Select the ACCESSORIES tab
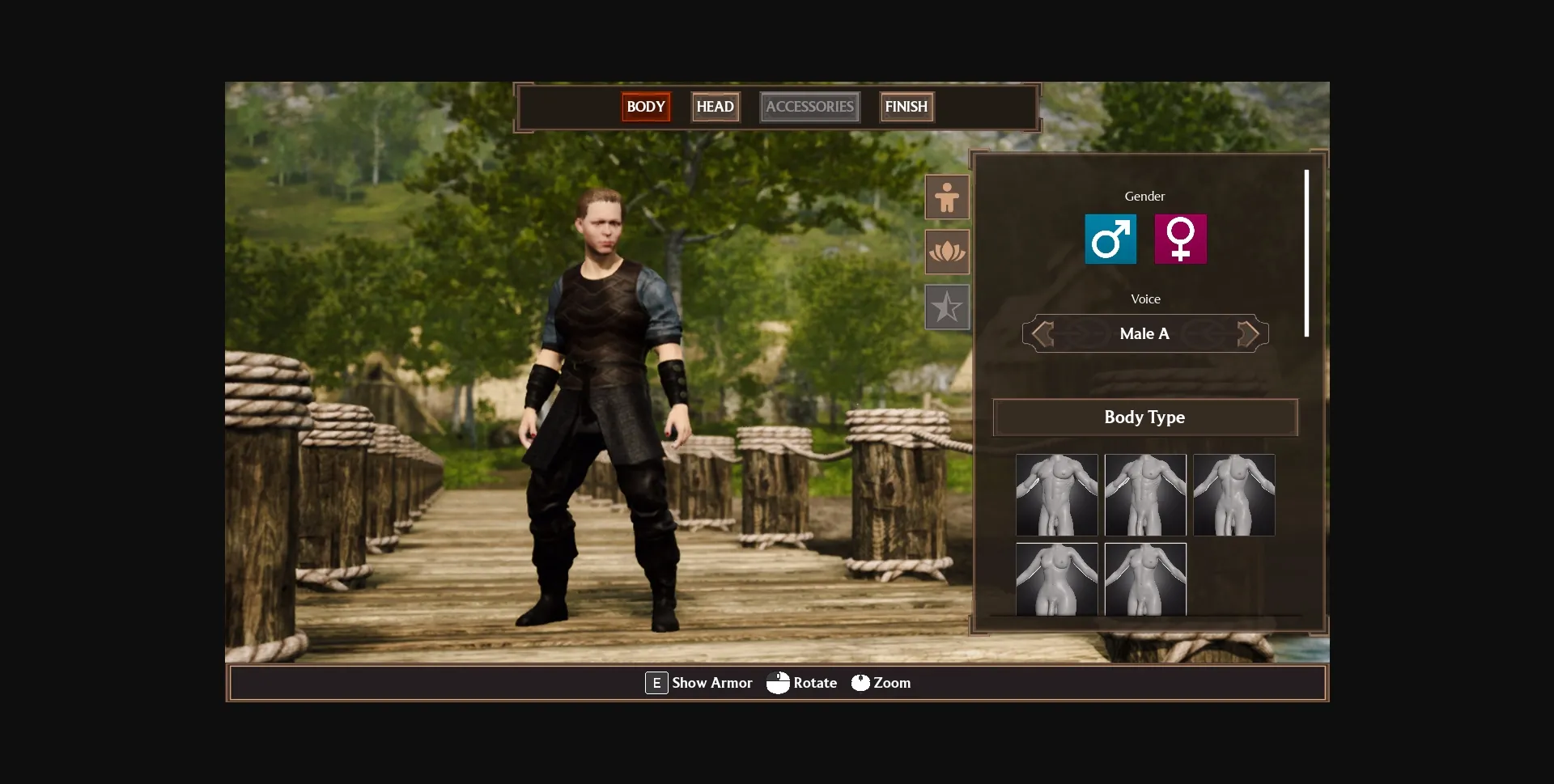 (809, 107)
